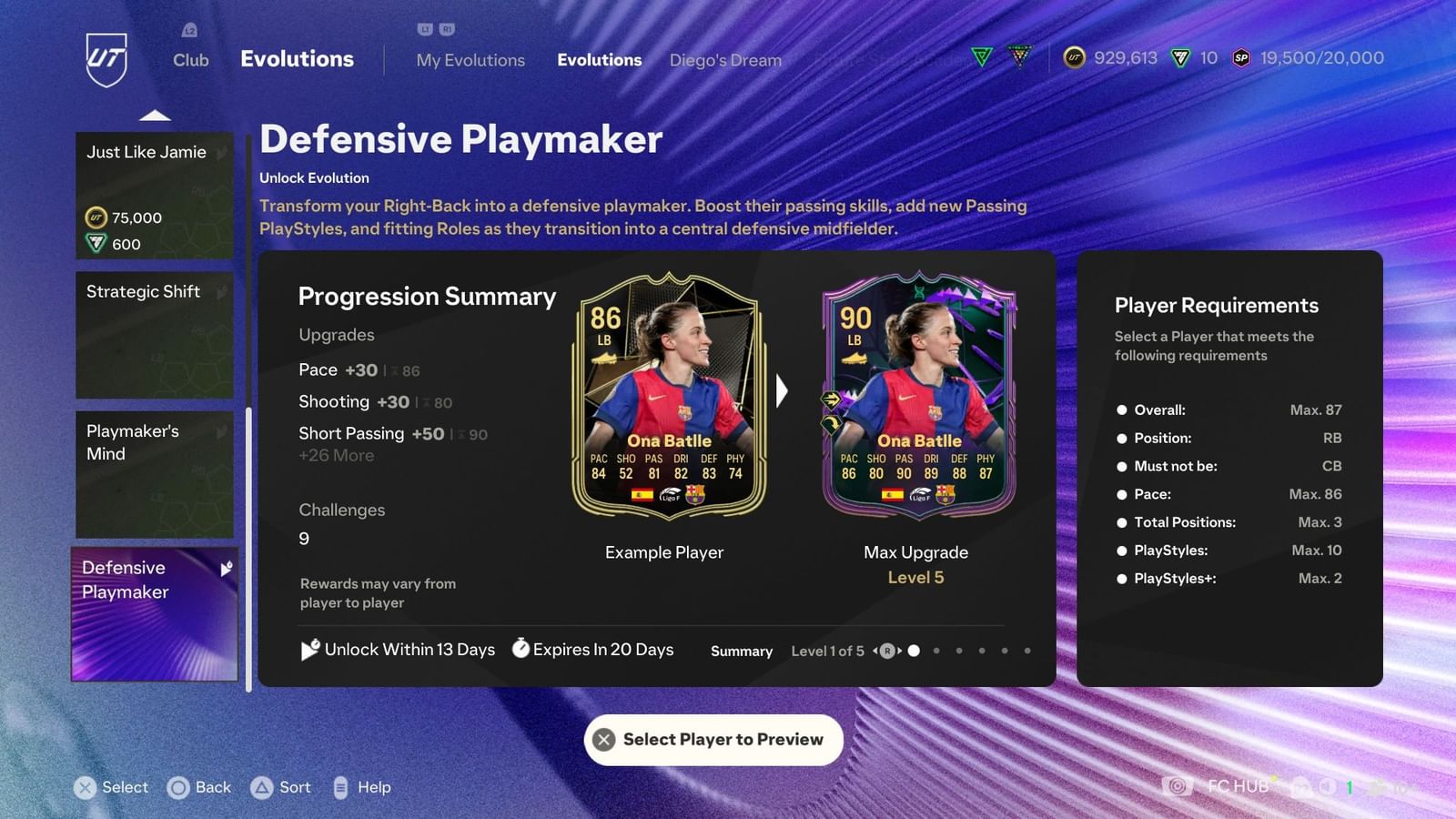This screenshot has width=1456, height=819.
Task: Open the FC HUB icon at bottom-right
Action: click(x=1179, y=785)
